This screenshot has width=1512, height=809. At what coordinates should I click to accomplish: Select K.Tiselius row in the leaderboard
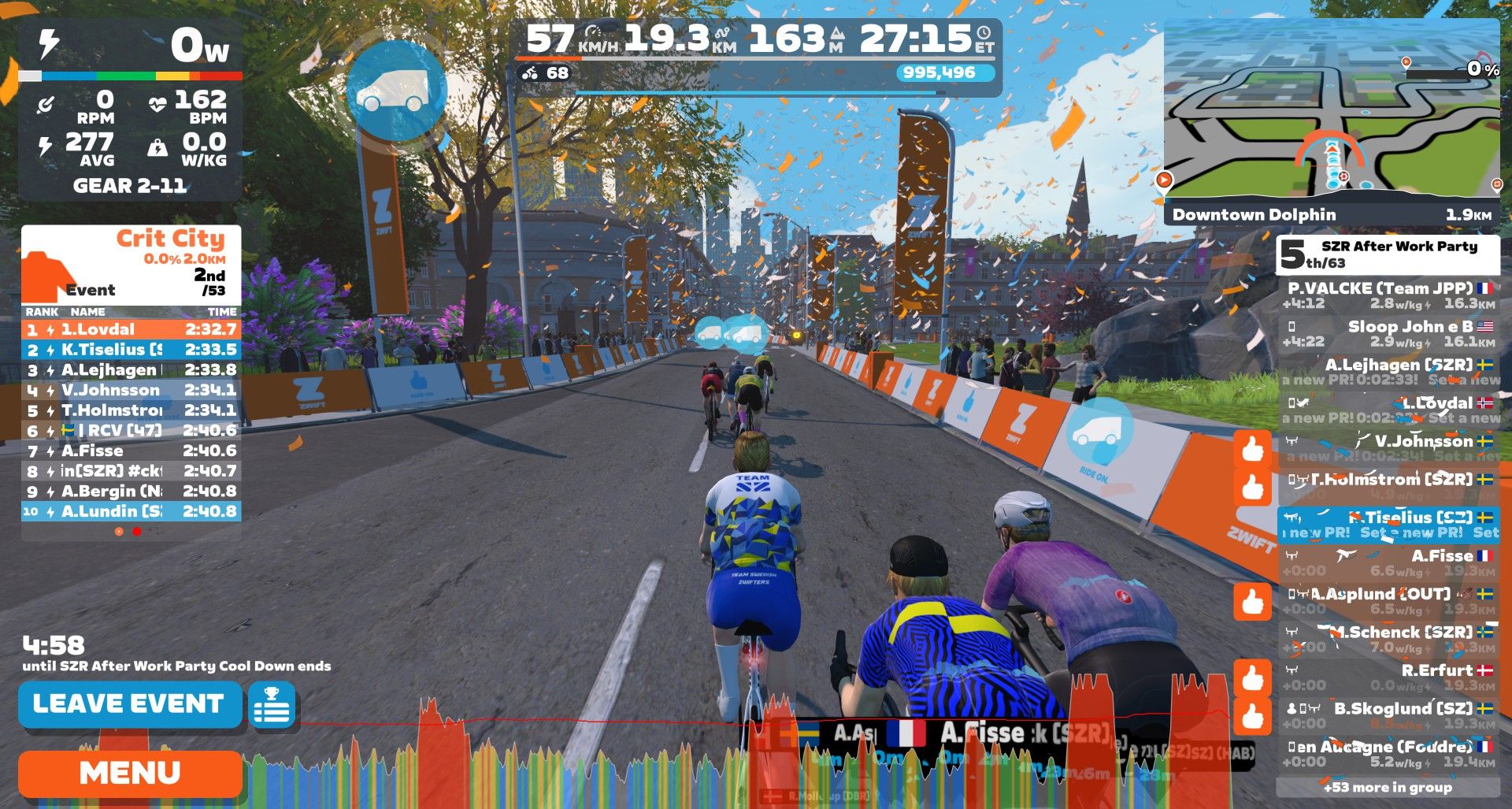coord(131,350)
